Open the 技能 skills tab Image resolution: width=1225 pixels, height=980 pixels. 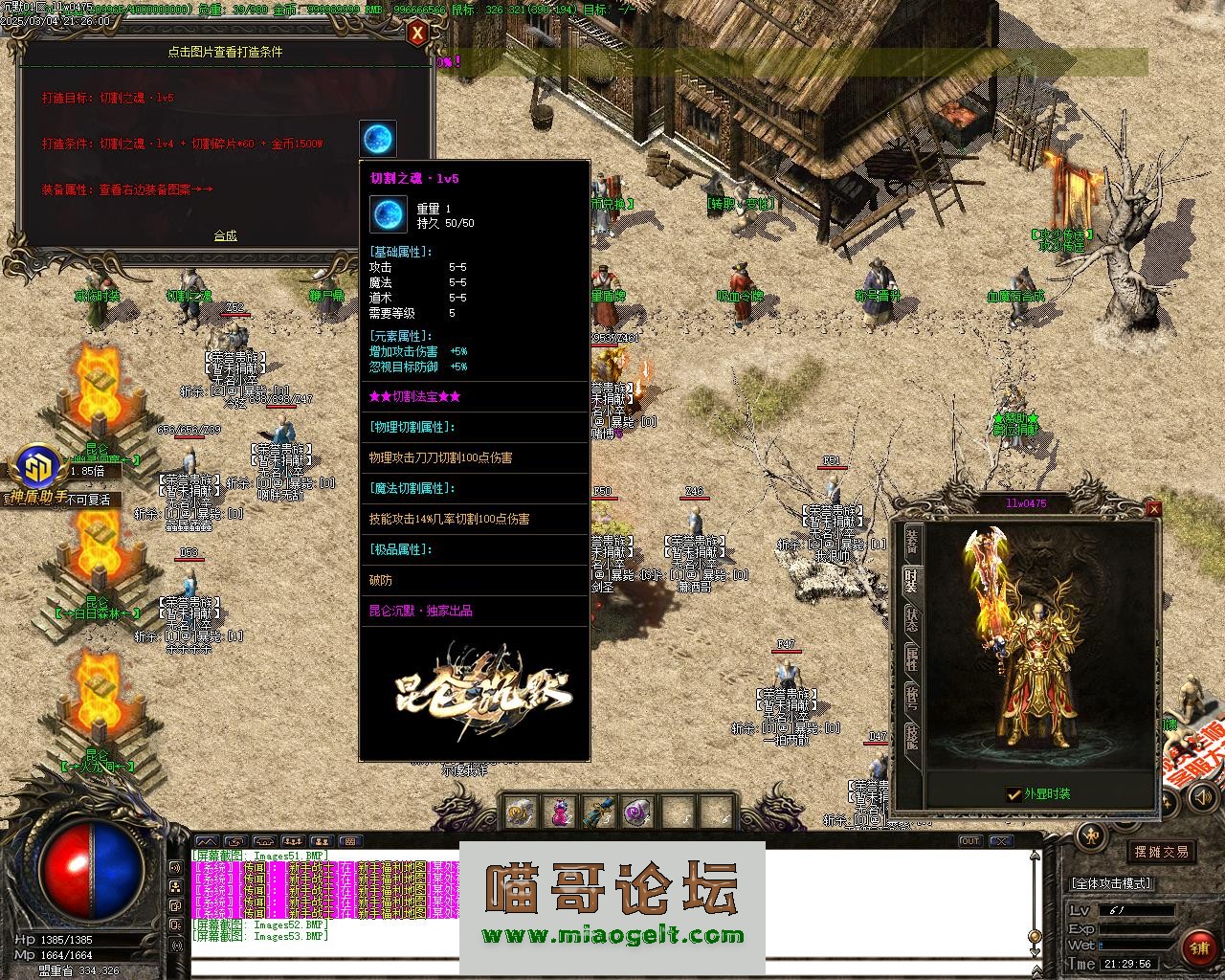(911, 738)
